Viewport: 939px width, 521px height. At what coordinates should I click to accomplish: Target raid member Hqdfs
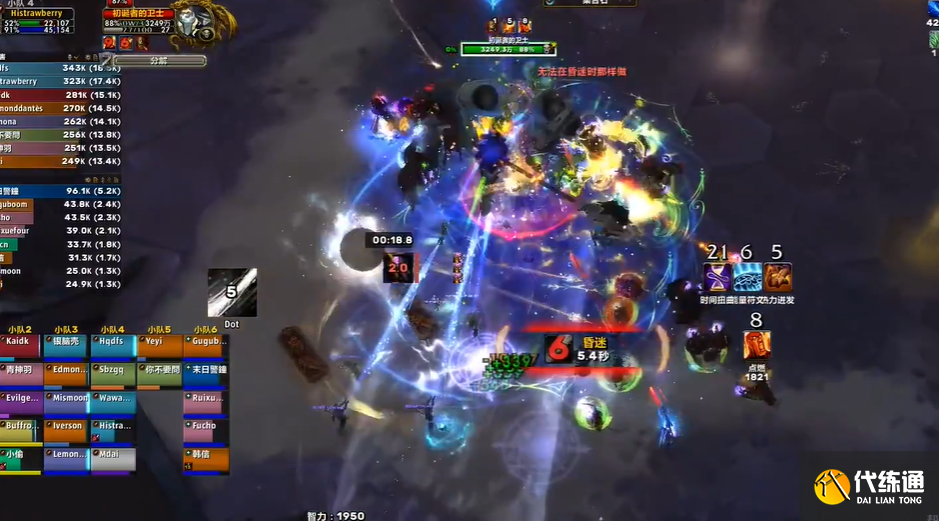[112, 345]
